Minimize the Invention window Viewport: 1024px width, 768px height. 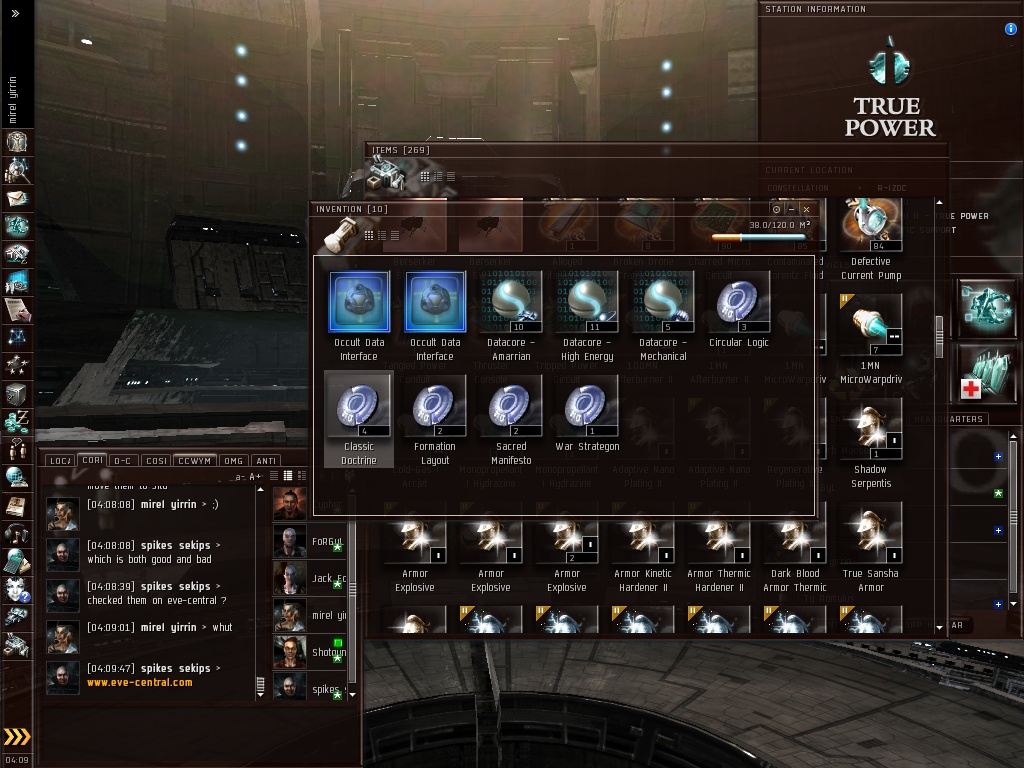(x=791, y=210)
